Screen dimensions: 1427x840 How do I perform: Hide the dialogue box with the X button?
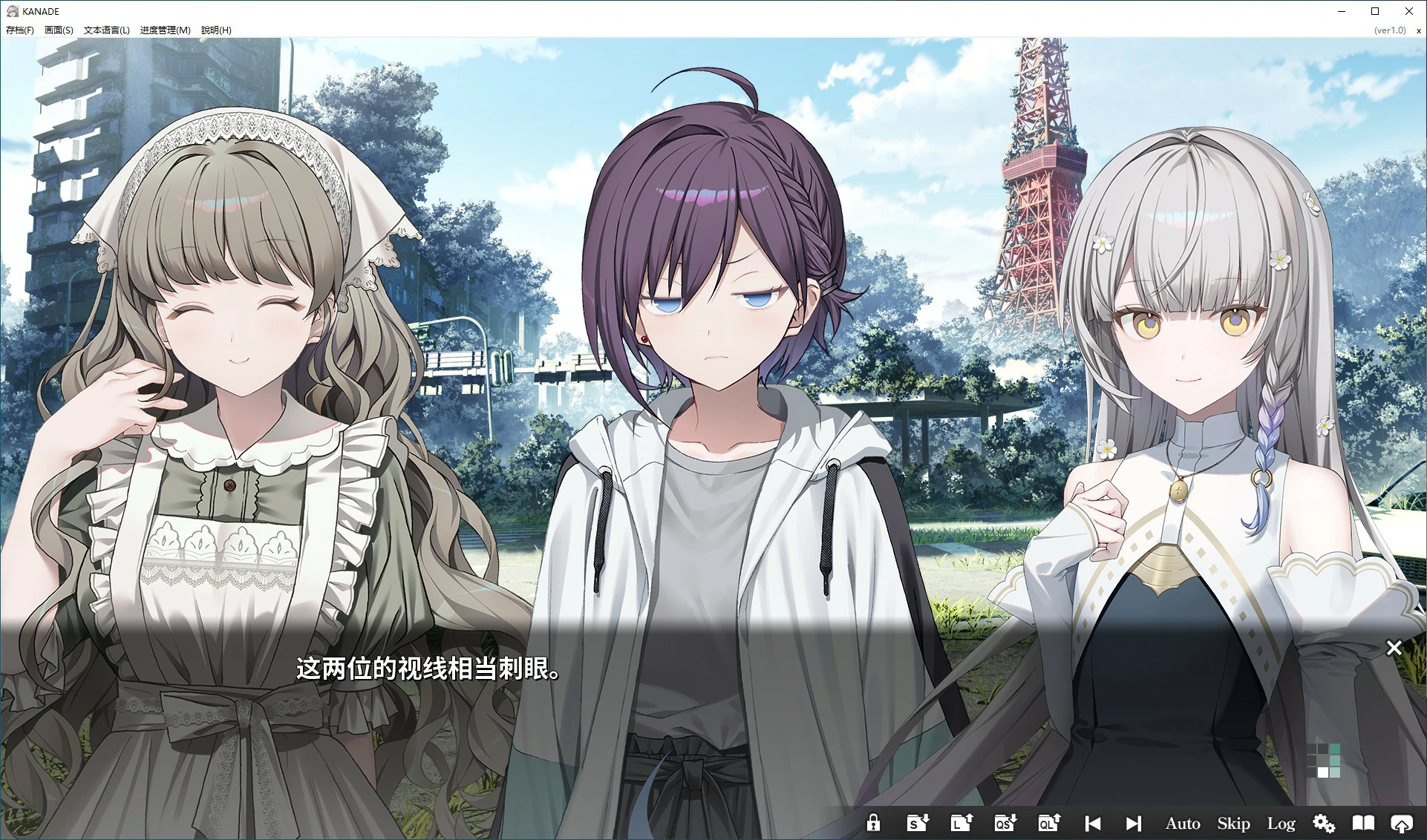tap(1394, 648)
